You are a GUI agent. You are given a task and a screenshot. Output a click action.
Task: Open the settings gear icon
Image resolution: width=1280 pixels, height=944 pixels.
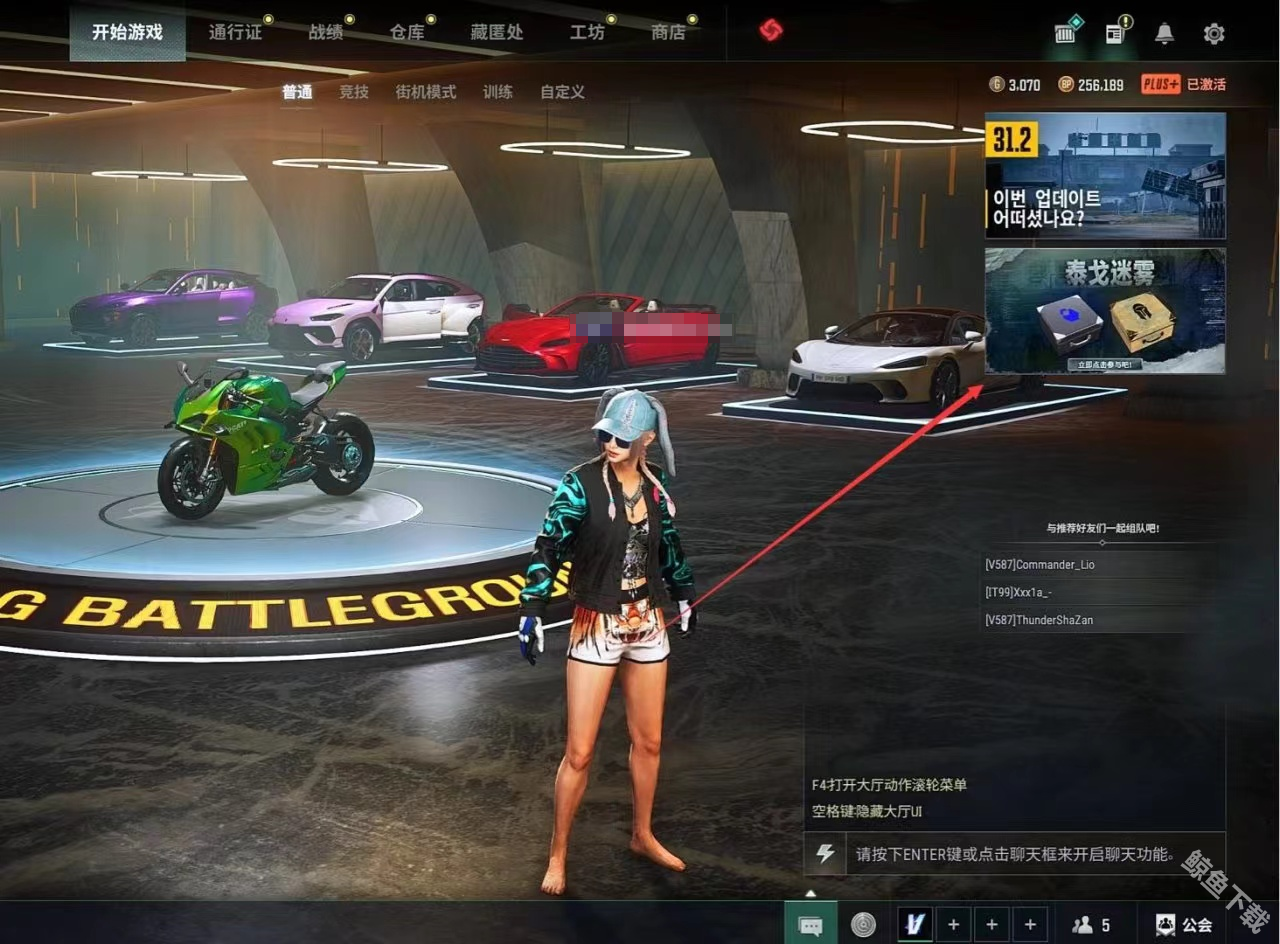point(1214,34)
